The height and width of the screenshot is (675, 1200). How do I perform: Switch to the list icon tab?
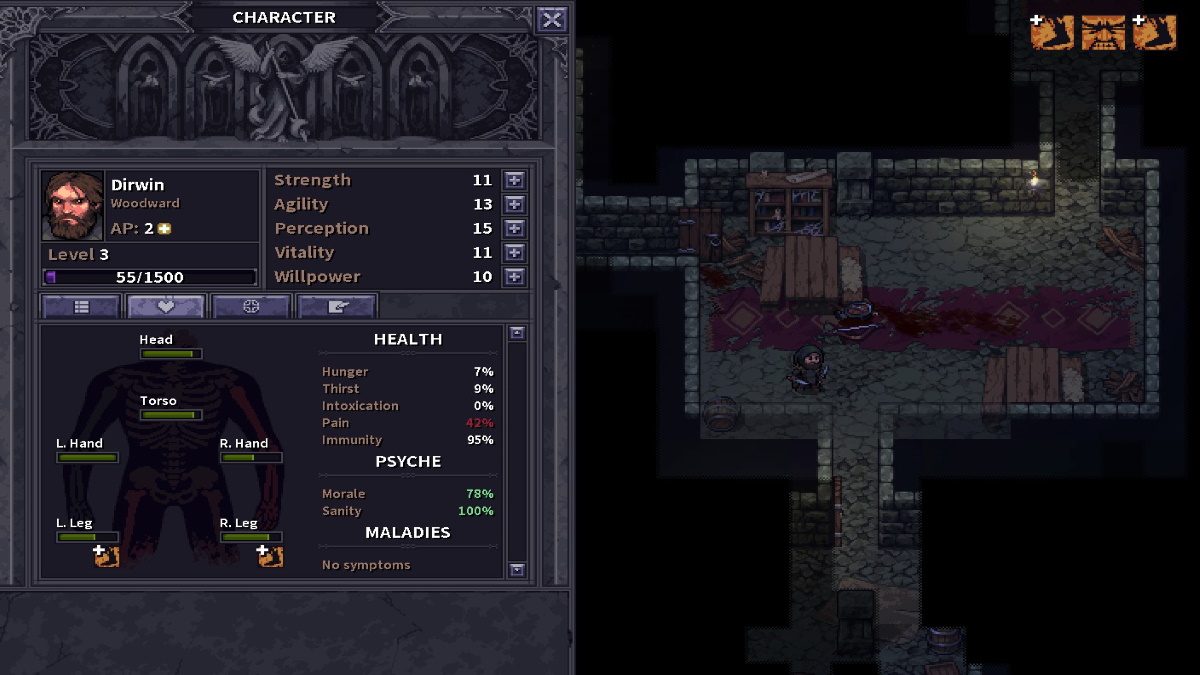[81, 307]
